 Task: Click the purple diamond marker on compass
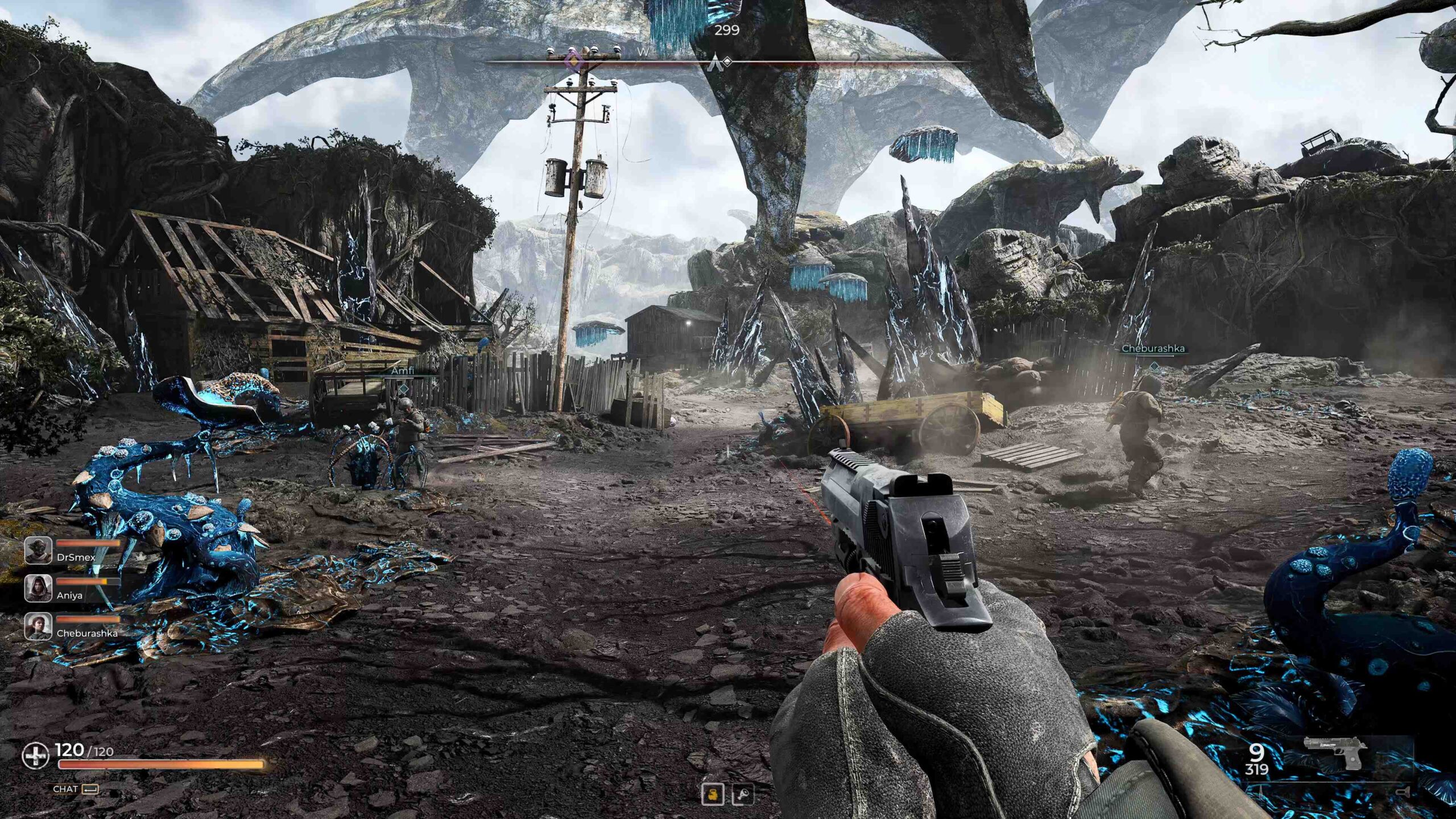coord(575,60)
